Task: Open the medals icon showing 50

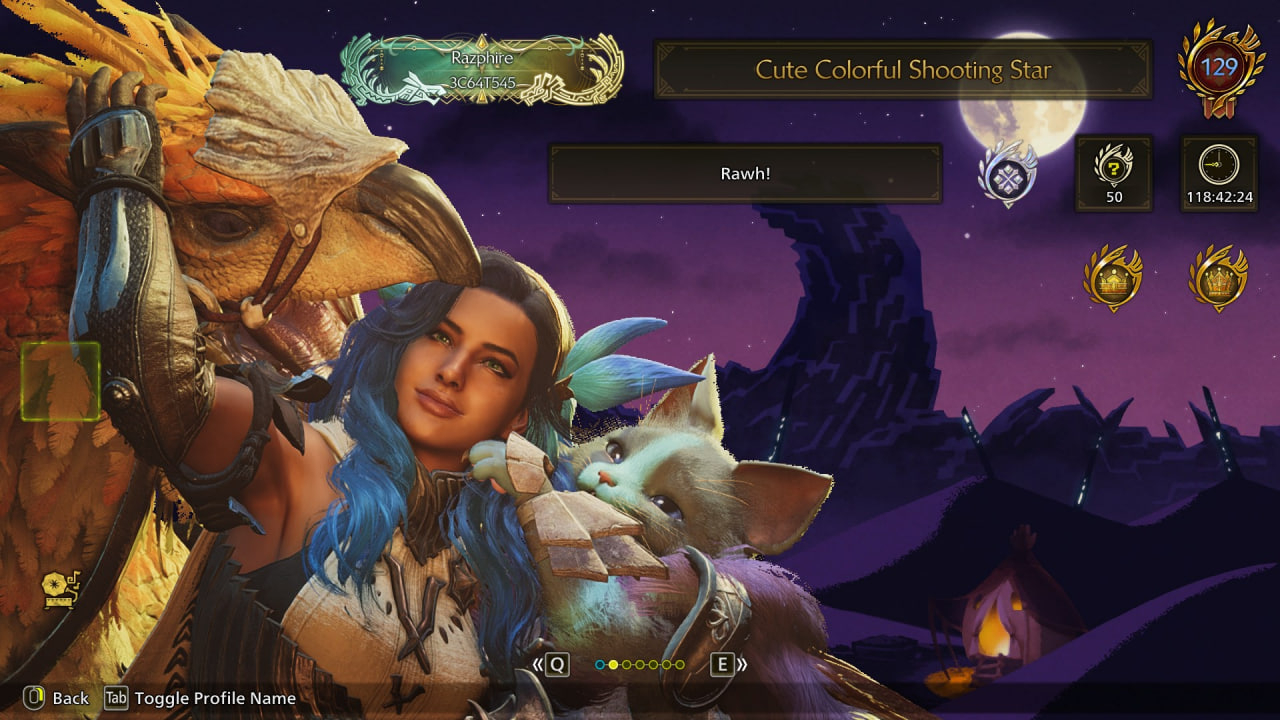Action: tap(1113, 174)
